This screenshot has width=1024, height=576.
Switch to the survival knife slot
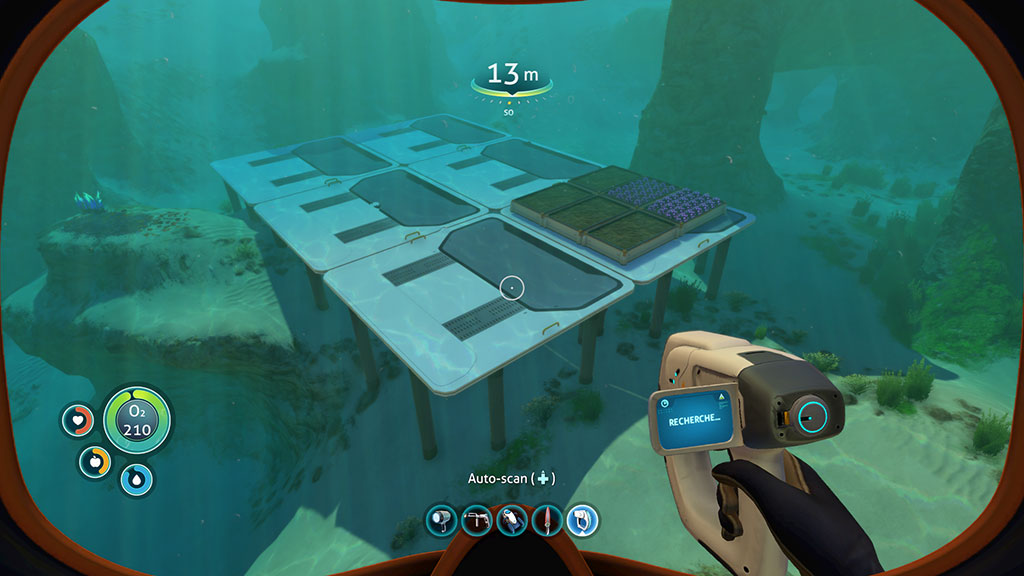coord(547,520)
